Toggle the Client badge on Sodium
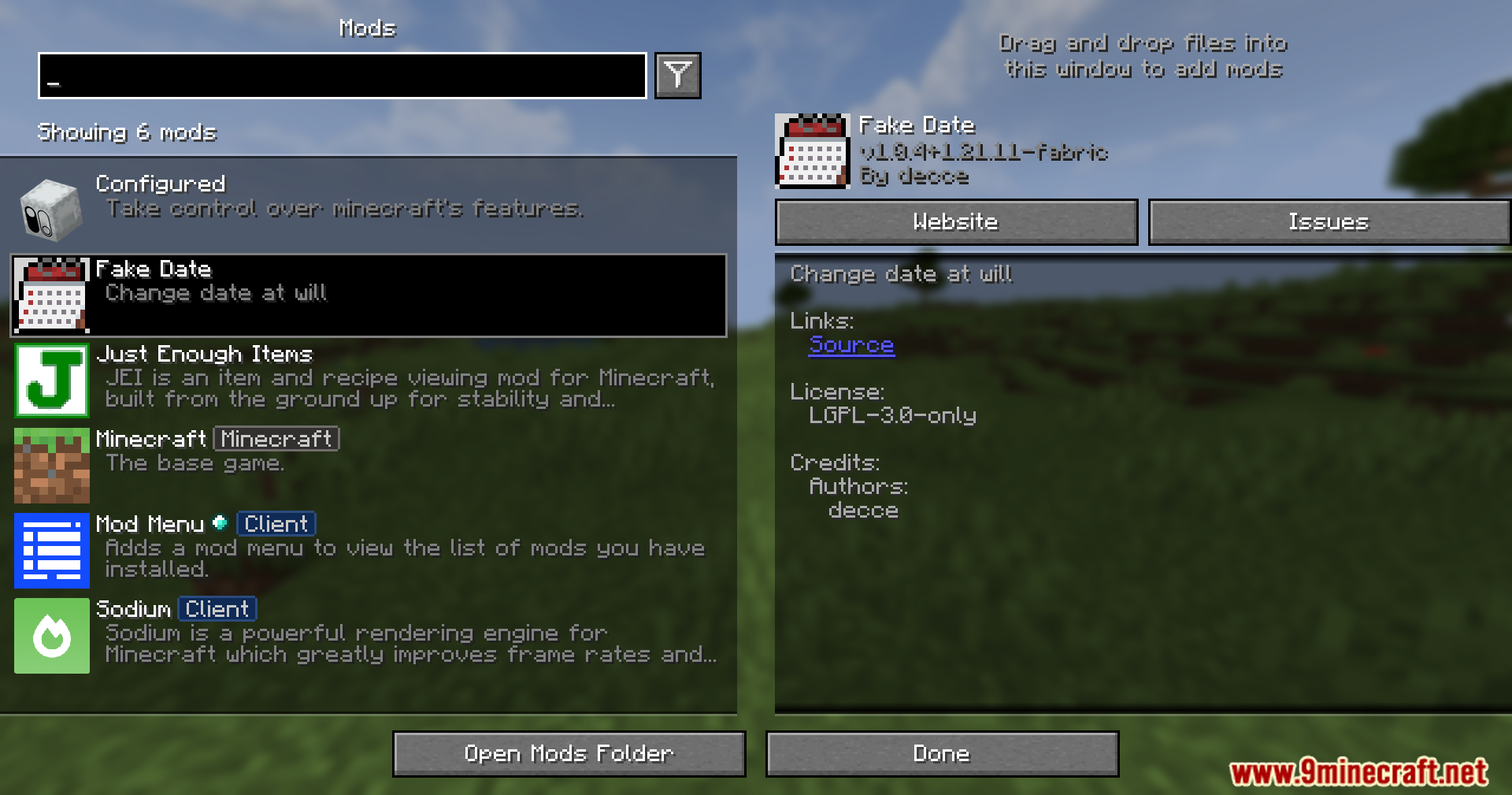Image resolution: width=1512 pixels, height=795 pixels. pyautogui.click(x=217, y=608)
